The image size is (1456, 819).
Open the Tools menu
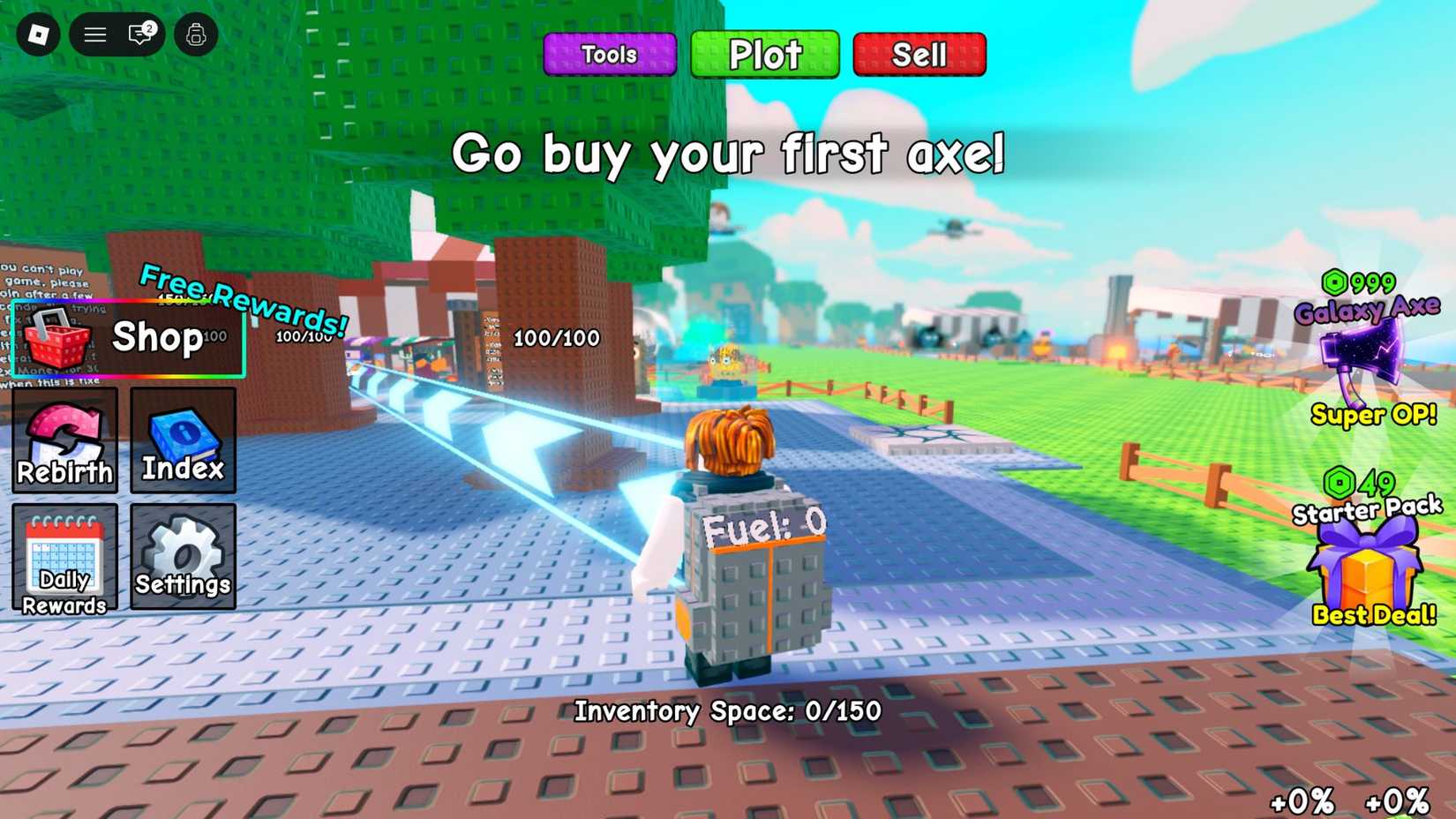[609, 54]
